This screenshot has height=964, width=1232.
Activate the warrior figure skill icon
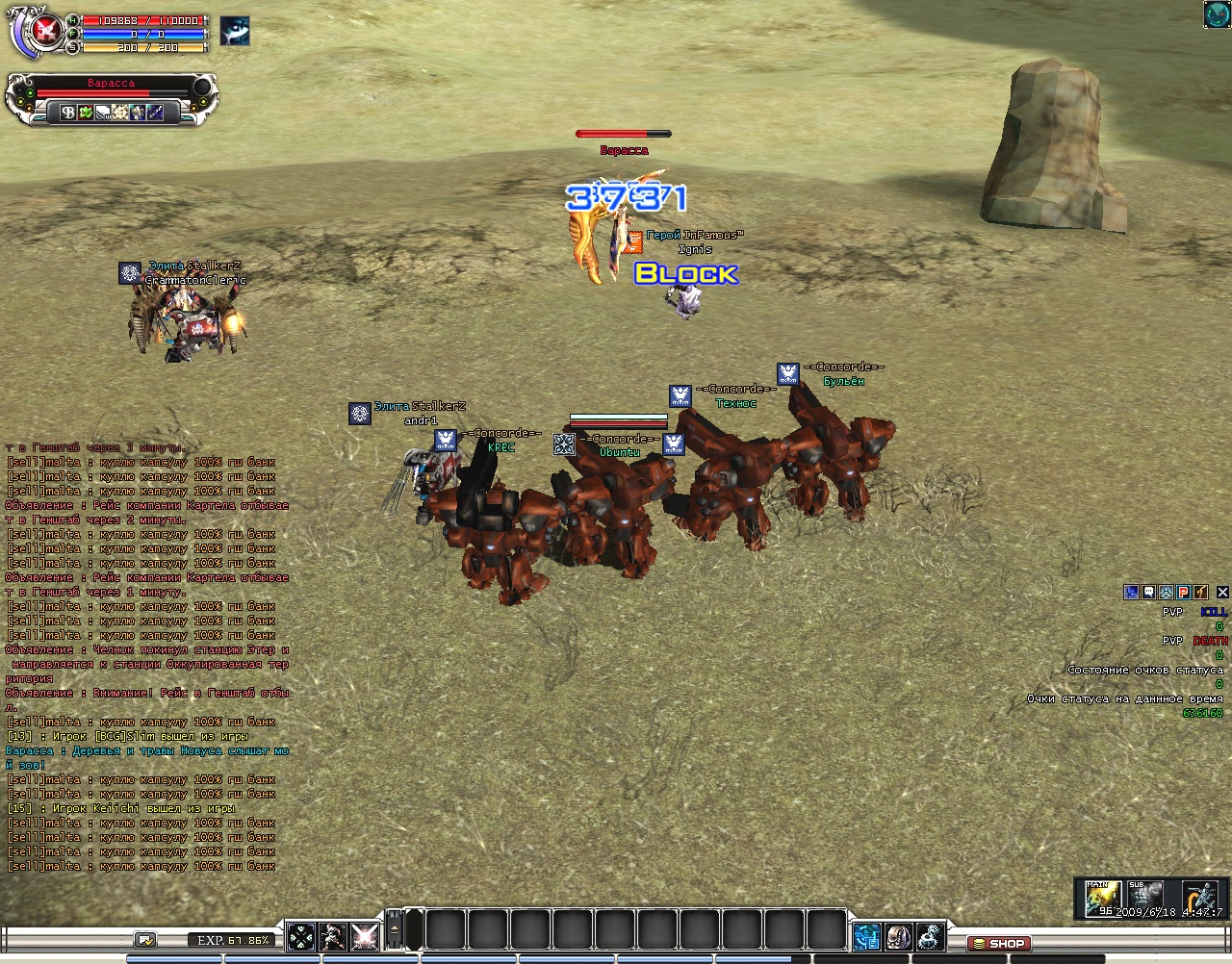click(333, 935)
